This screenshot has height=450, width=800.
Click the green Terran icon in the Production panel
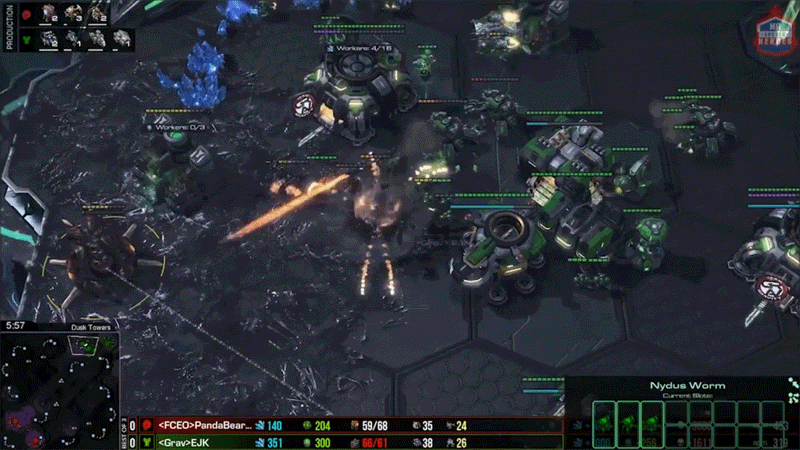[x=24, y=40]
